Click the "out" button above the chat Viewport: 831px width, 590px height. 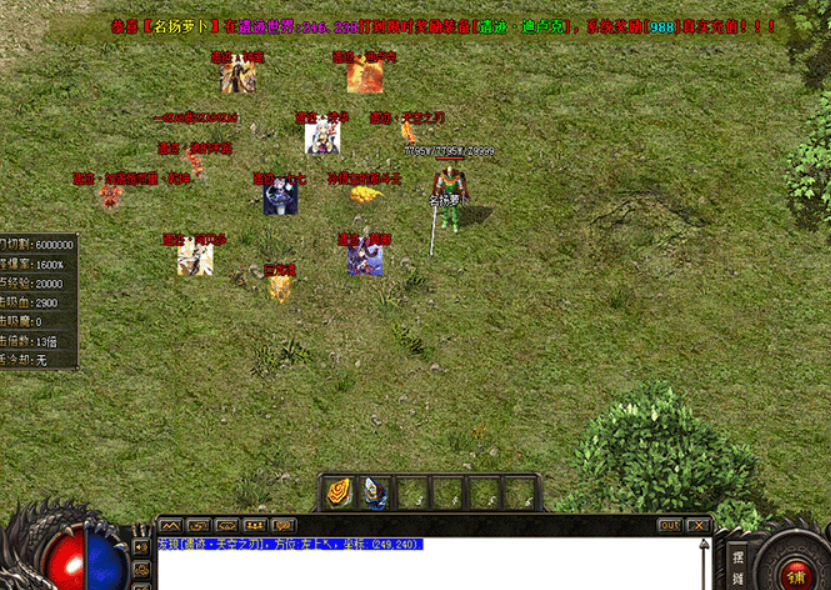coord(670,525)
